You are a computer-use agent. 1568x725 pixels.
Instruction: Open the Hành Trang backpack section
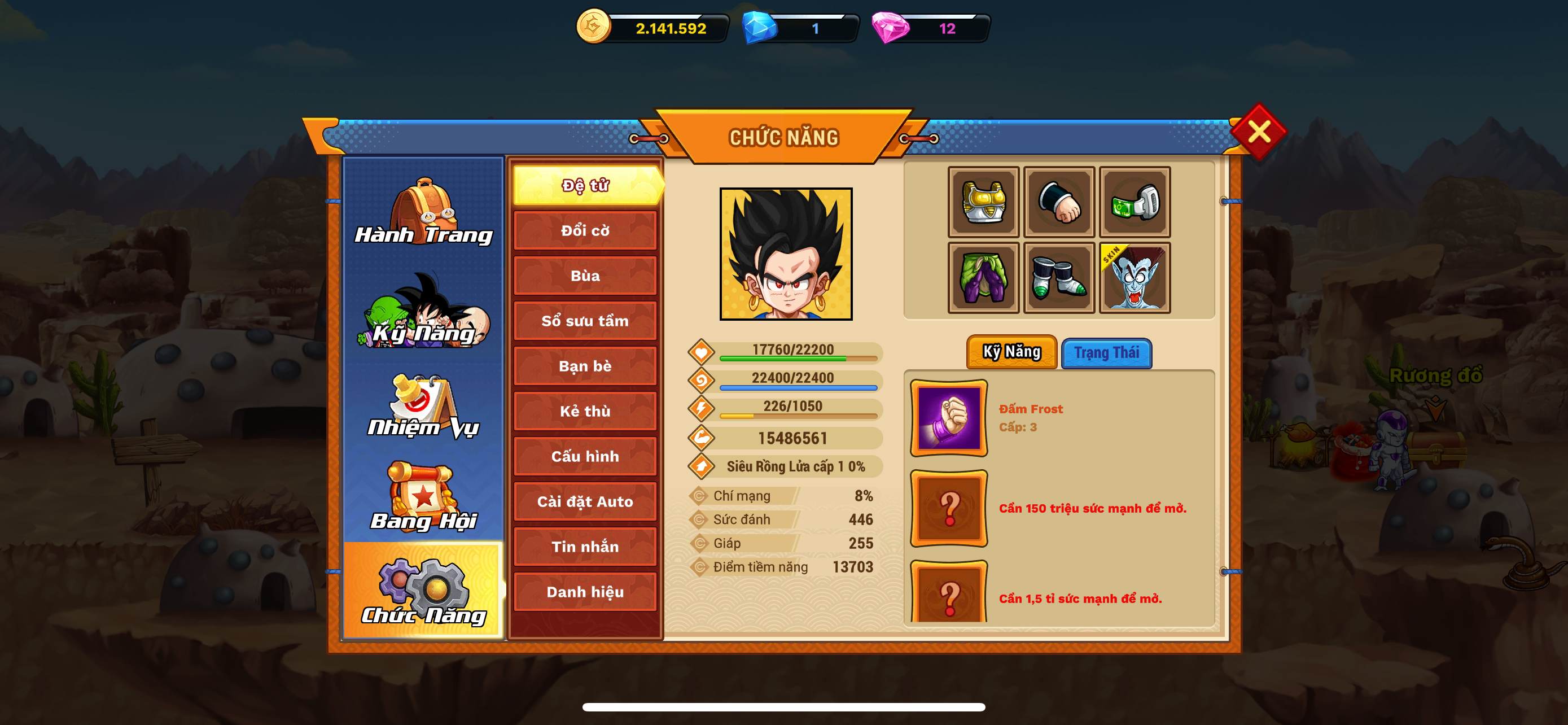coord(424,212)
